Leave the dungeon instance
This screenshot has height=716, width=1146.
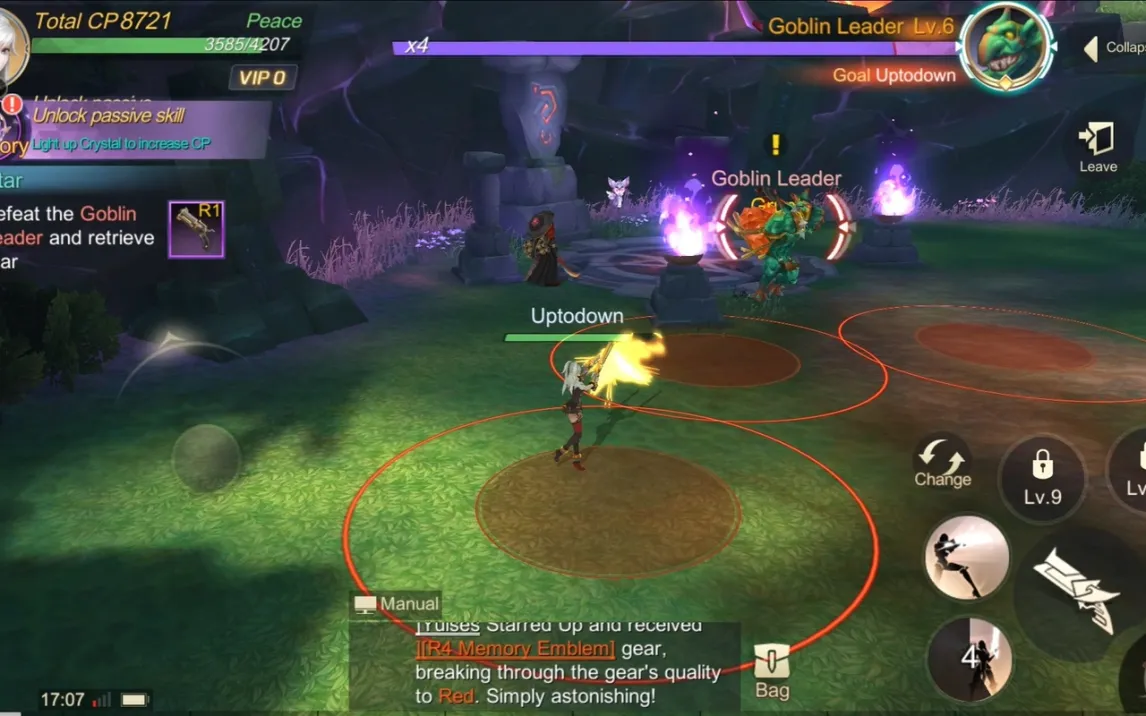(1097, 146)
